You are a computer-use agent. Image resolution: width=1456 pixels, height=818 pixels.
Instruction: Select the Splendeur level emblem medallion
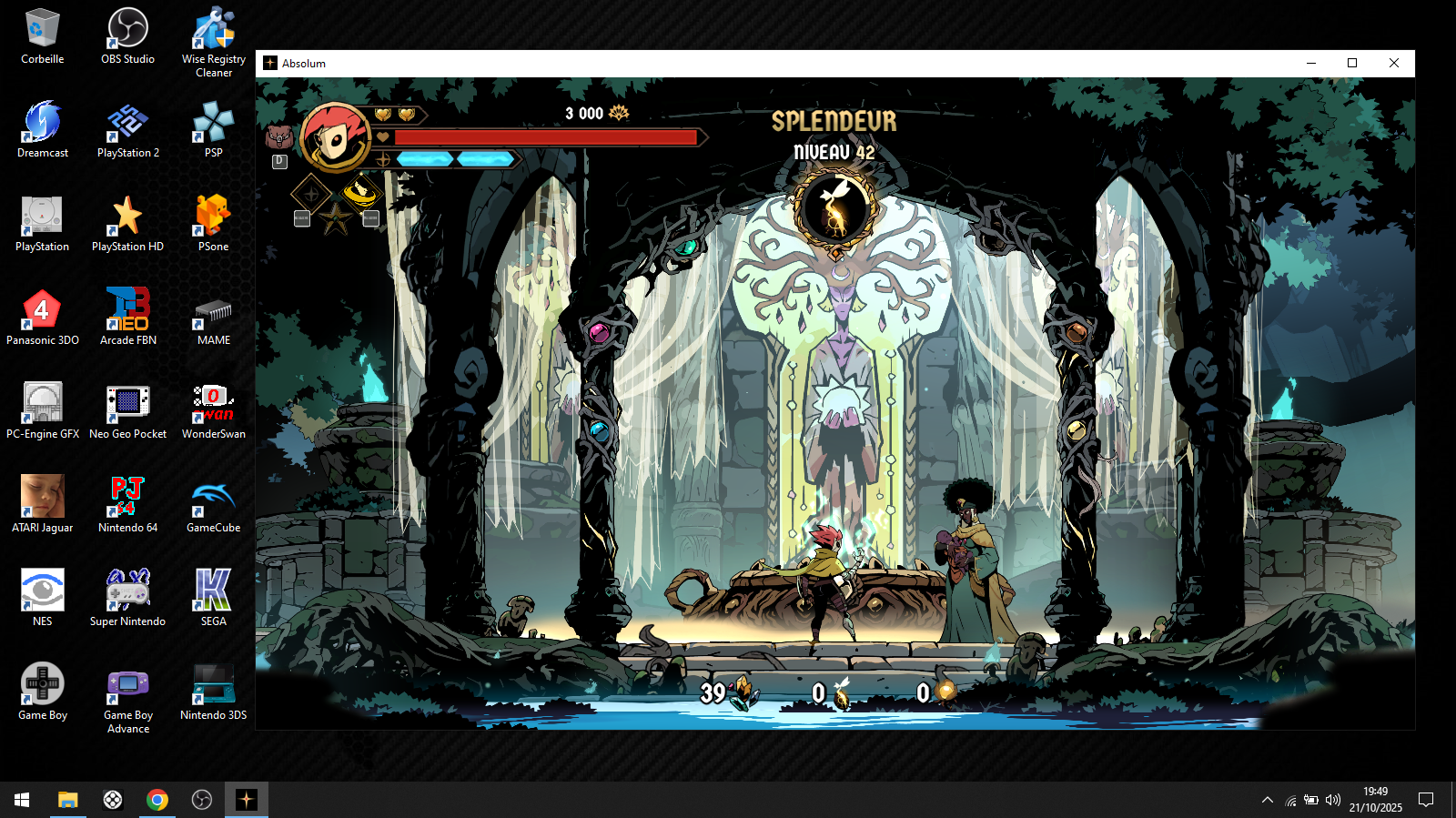[x=835, y=209]
